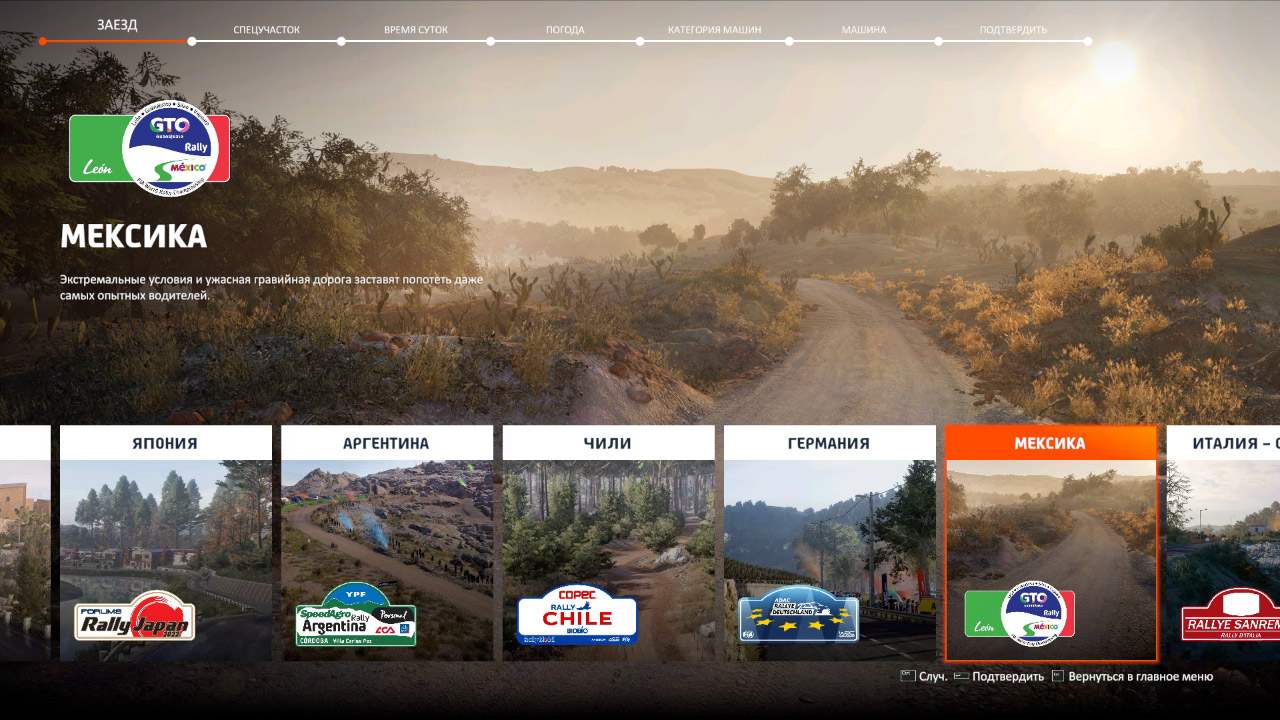
Task: Switch to the СПЕЦУЧАСТОК step
Action: click(x=265, y=29)
